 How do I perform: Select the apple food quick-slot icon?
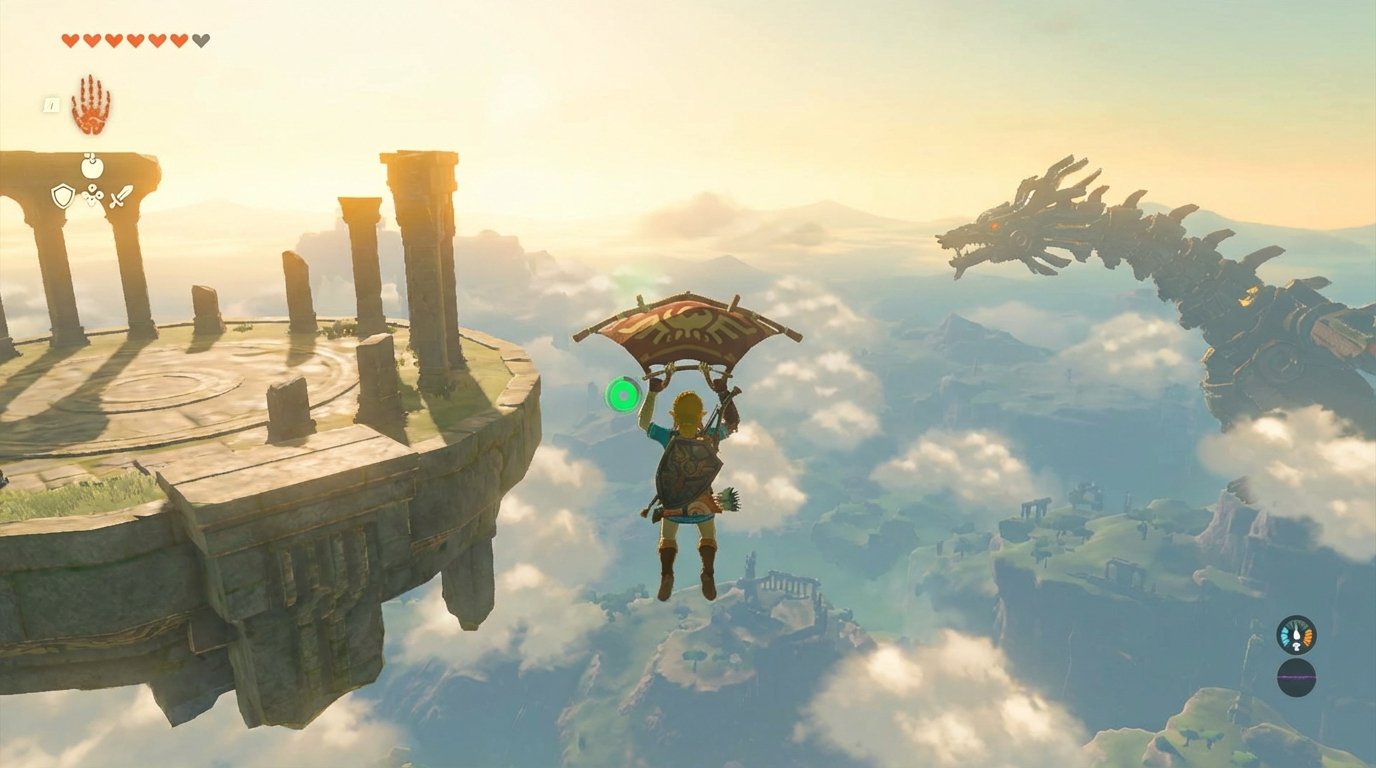[x=90, y=166]
